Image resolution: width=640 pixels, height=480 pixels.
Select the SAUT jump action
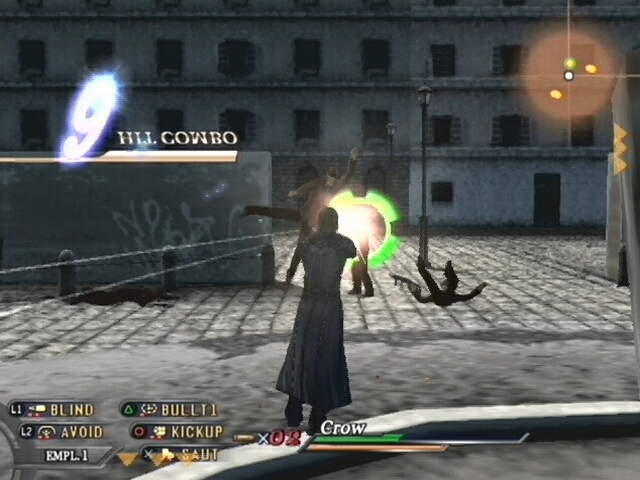point(198,454)
